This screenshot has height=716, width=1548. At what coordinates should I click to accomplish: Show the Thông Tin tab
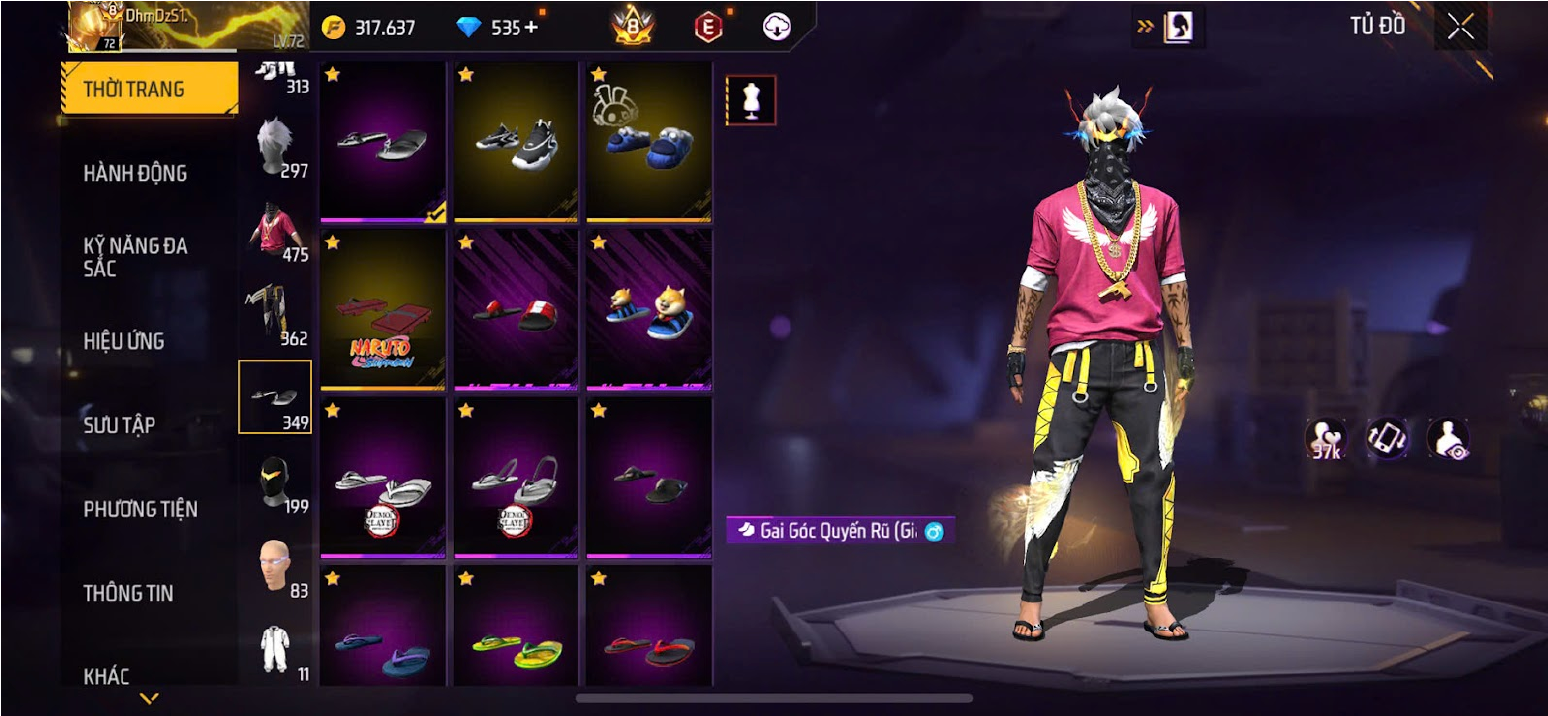128,593
